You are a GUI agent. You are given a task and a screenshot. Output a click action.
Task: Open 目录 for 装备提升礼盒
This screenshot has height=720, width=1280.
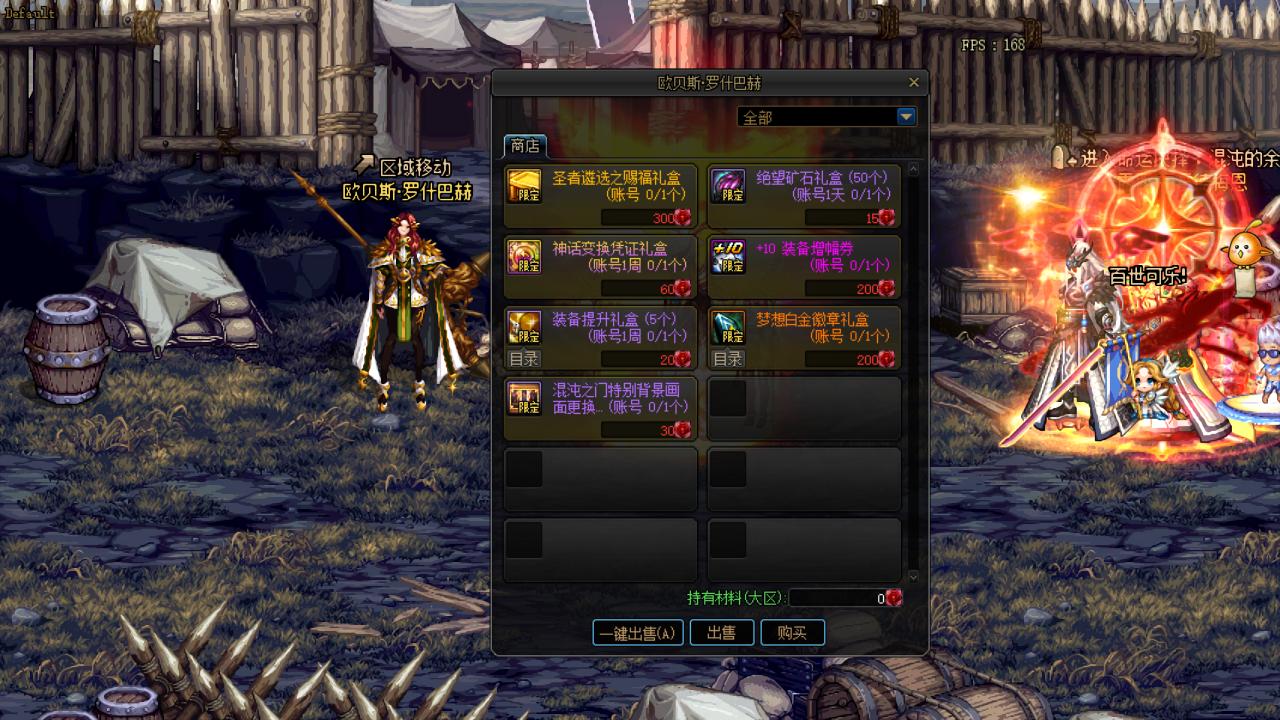(524, 359)
